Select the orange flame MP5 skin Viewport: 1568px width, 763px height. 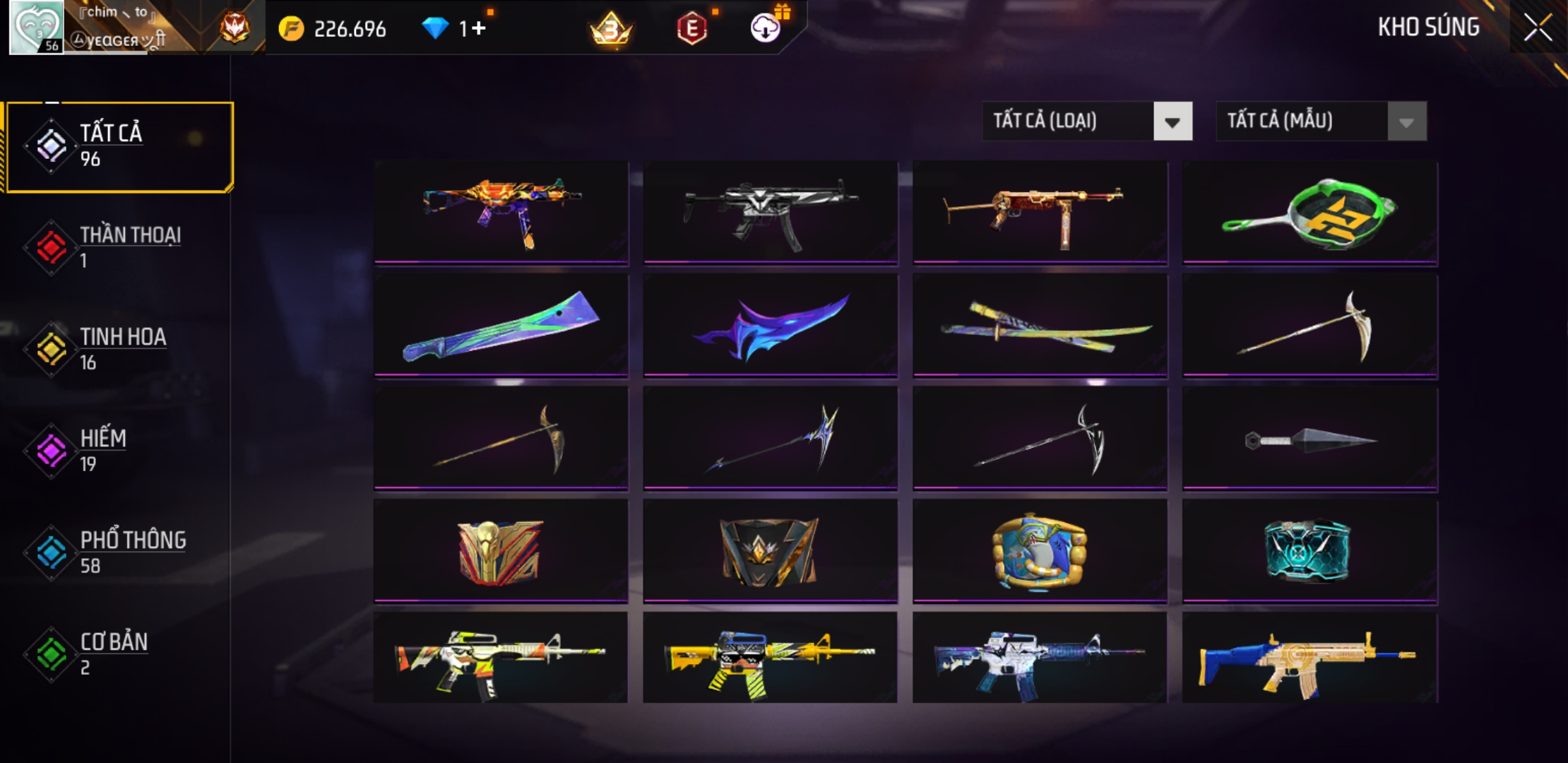[x=501, y=213]
